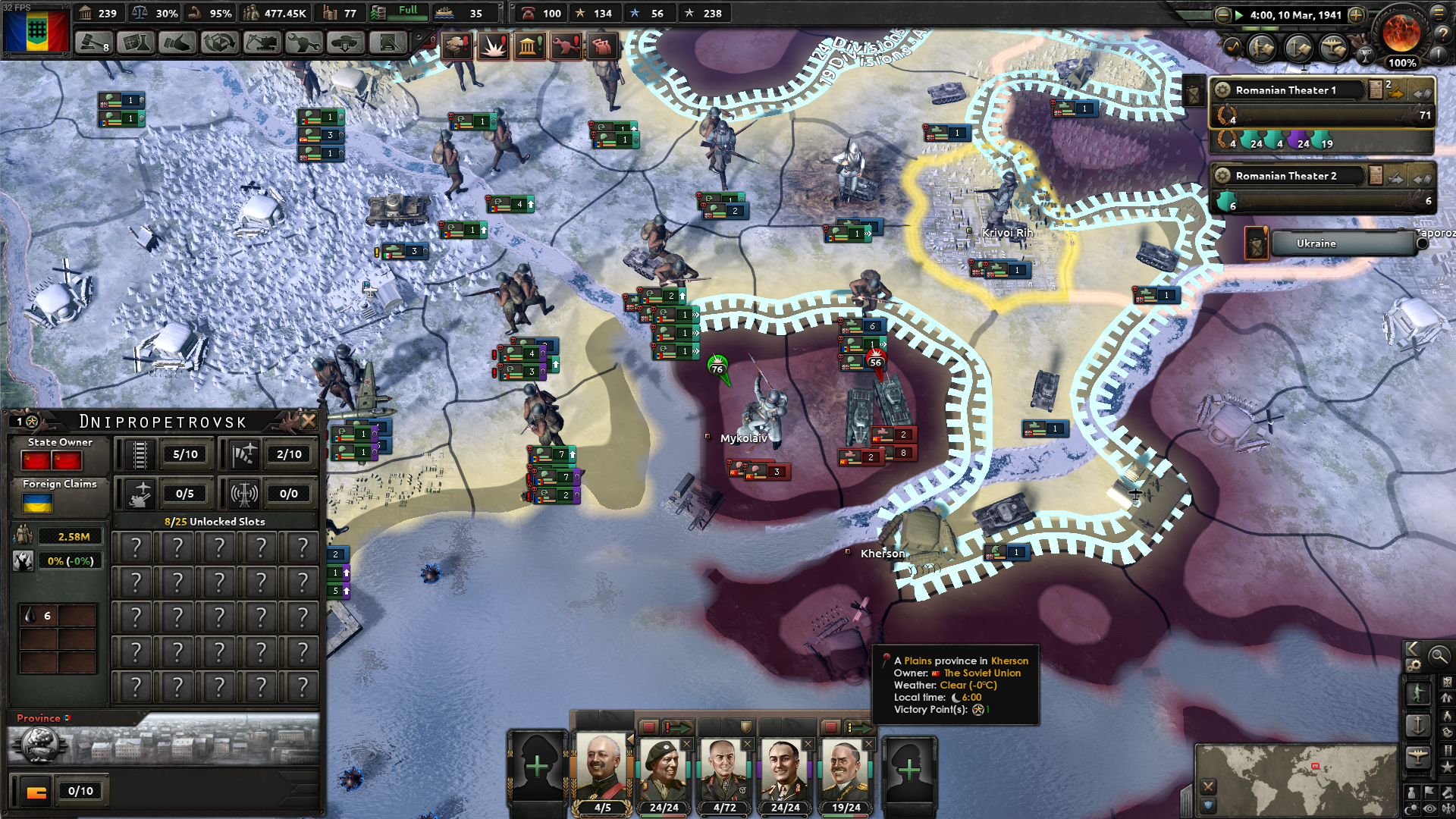Open the political alert icon with columns
The image size is (1456, 819).
pyautogui.click(x=529, y=47)
